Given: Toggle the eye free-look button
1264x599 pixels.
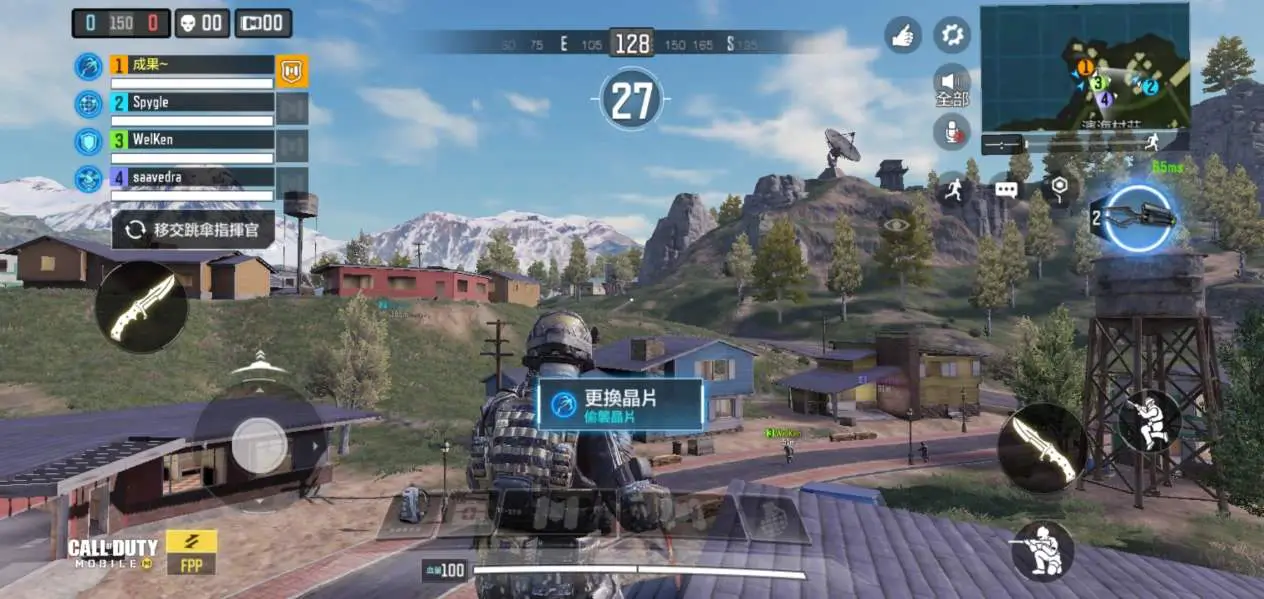Looking at the screenshot, I should coord(895,225).
